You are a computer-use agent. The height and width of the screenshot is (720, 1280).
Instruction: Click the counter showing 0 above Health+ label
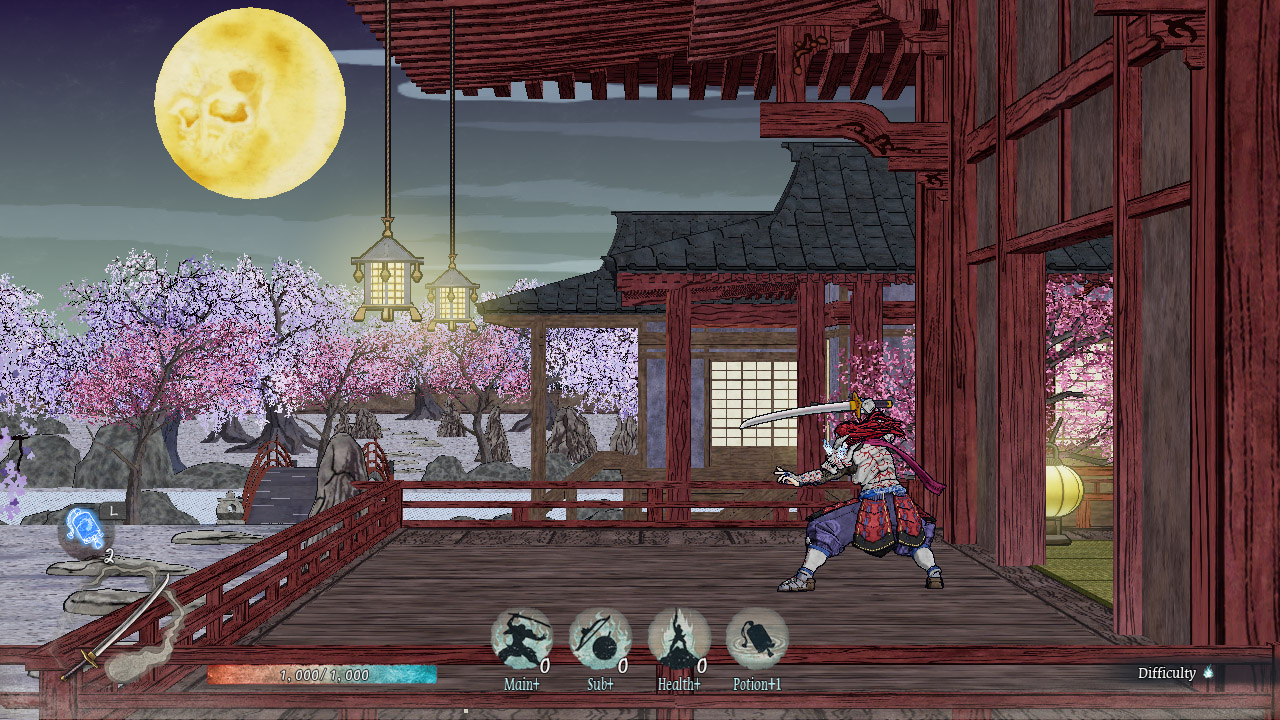(703, 663)
